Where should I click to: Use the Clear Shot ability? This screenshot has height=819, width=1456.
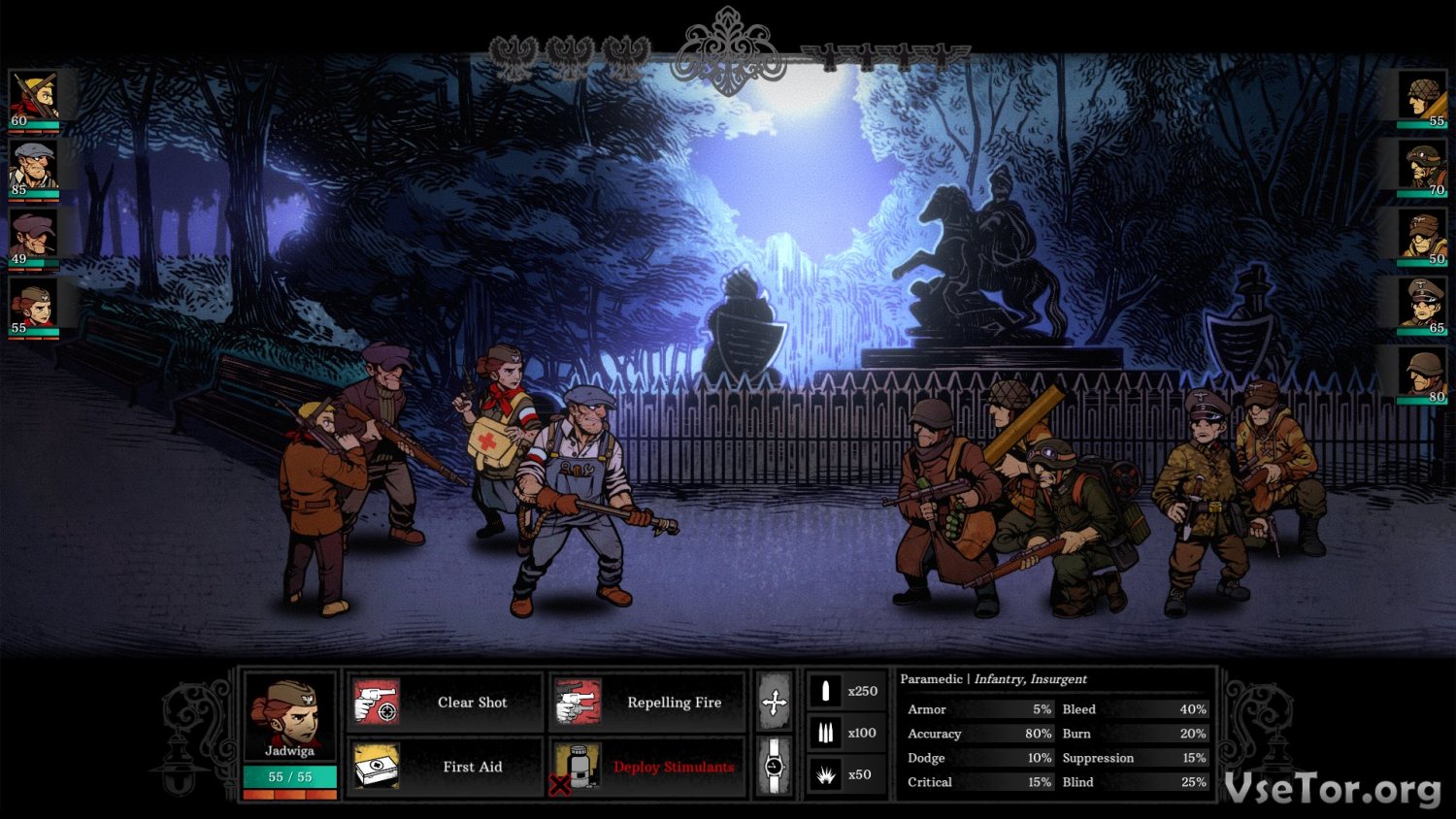446,703
